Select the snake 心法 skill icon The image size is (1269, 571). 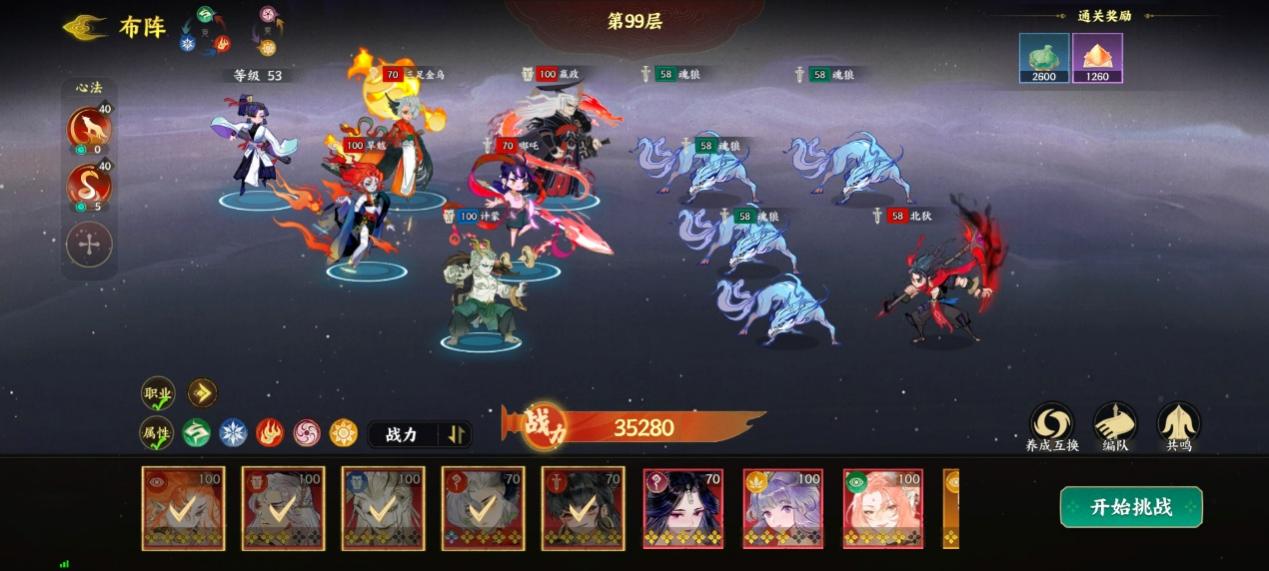pyautogui.click(x=89, y=186)
